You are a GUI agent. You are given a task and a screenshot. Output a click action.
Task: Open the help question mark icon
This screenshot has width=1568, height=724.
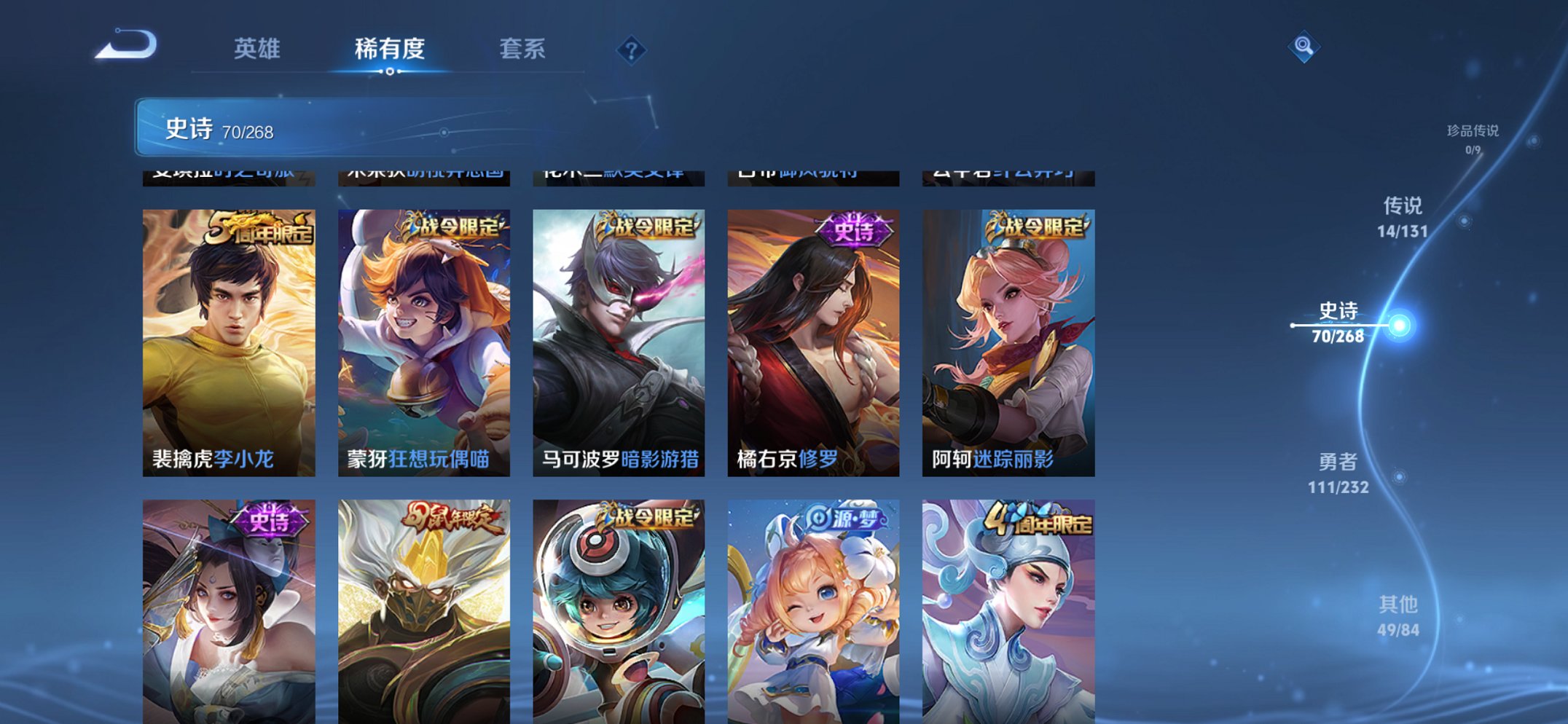pos(631,50)
